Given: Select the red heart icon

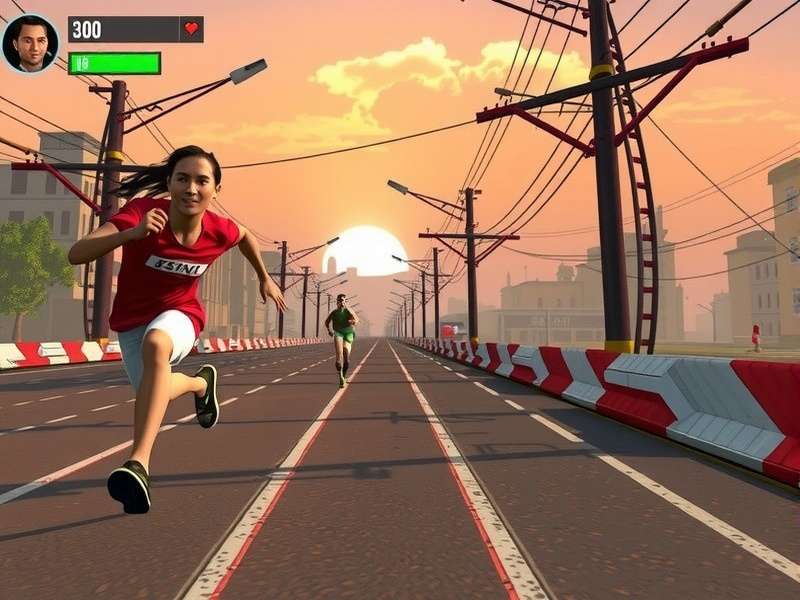Looking at the screenshot, I should (x=191, y=29).
